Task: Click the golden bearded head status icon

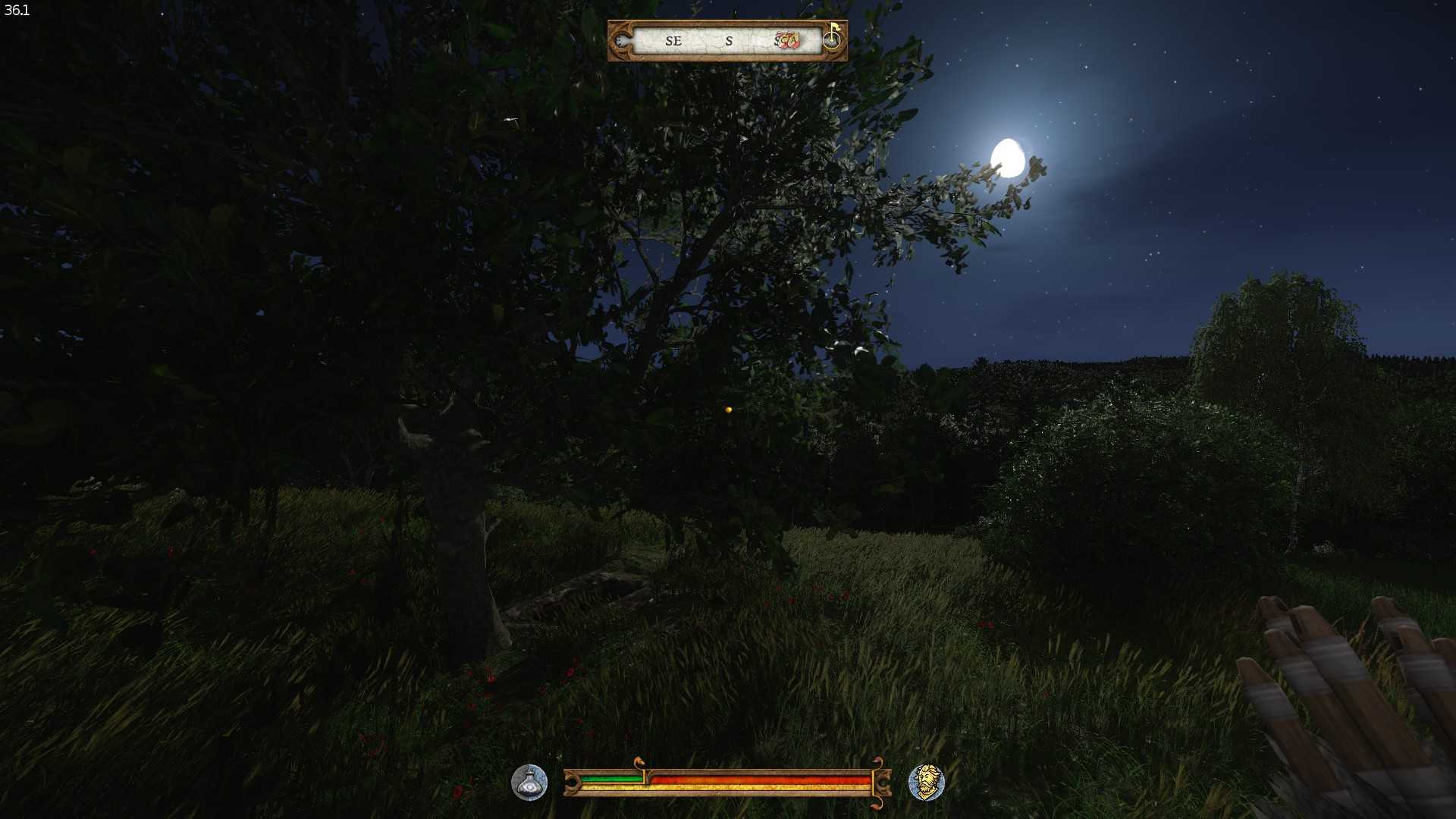Action: (x=926, y=783)
